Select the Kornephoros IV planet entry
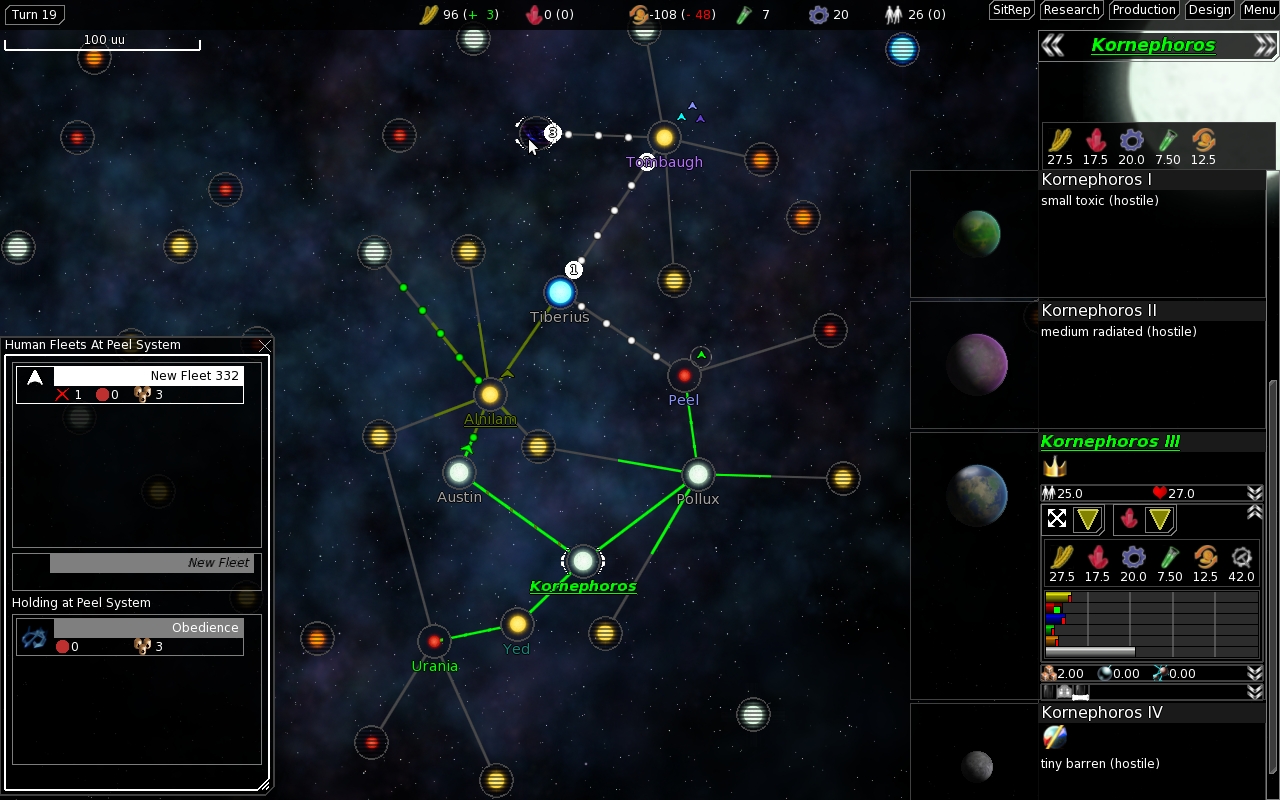Viewport: 1280px width, 800px height. [x=1102, y=713]
